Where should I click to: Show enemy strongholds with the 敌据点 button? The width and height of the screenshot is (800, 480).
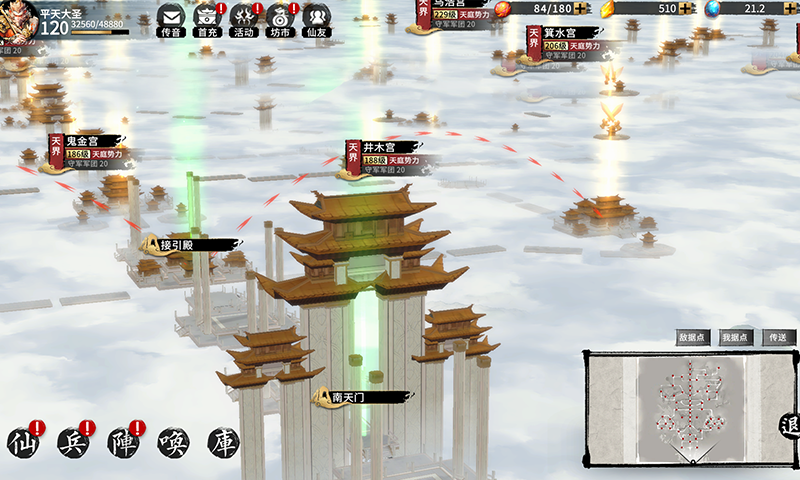(x=692, y=338)
